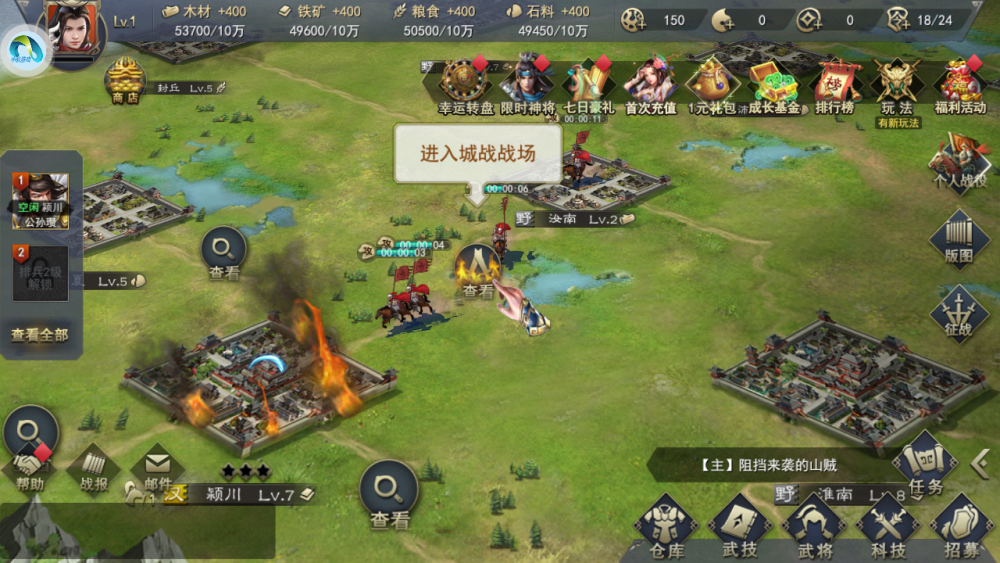Open the 战报 battle reports
1000x563 pixels.
[94, 469]
